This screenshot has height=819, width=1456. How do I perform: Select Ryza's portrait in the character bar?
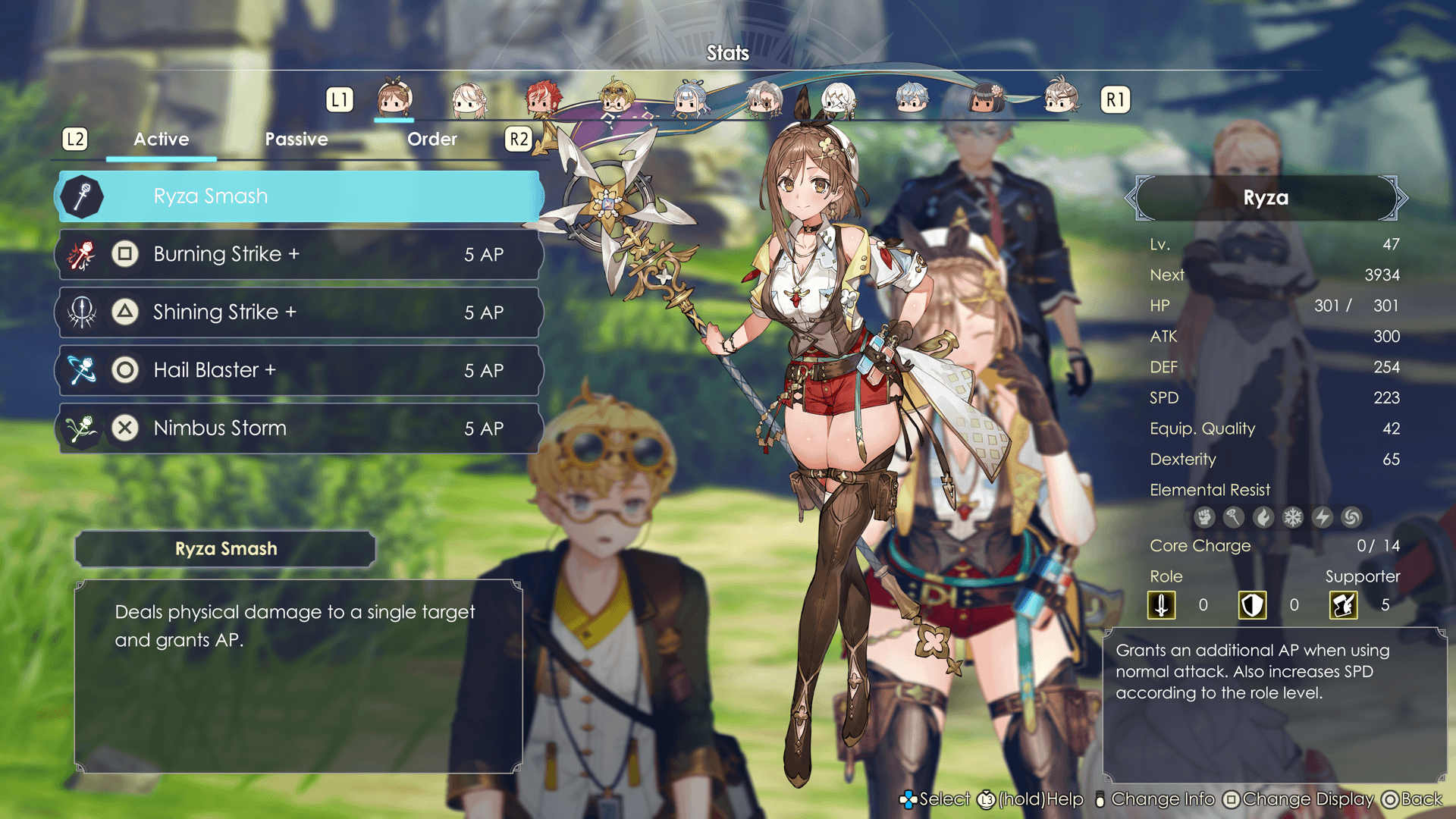click(x=394, y=99)
